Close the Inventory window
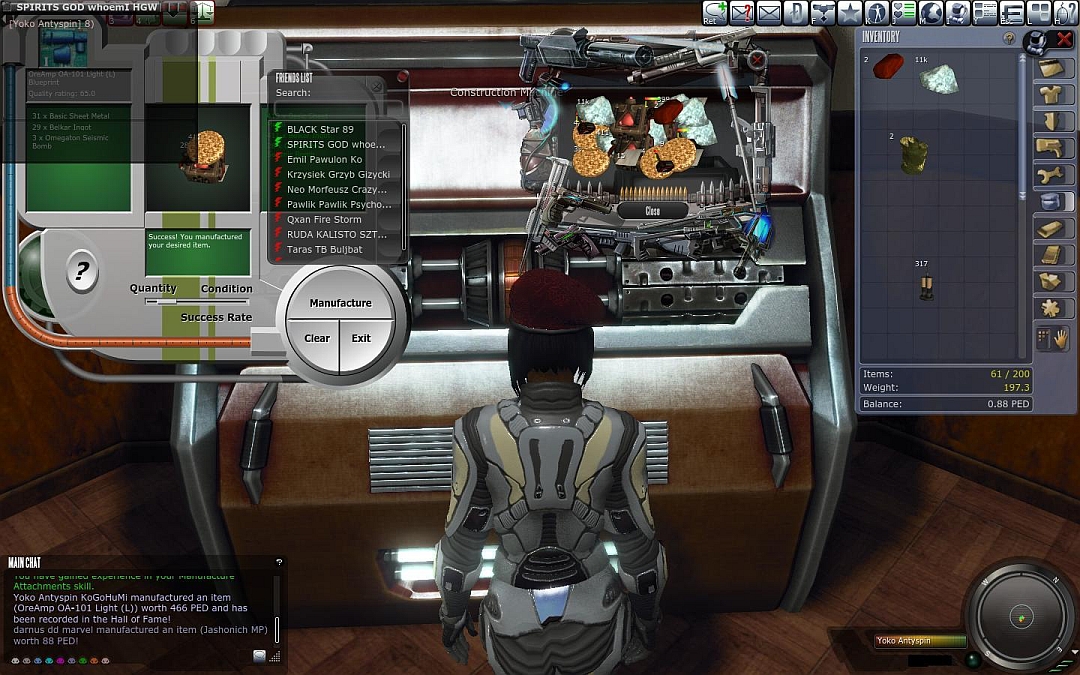Viewport: 1080px width, 675px height. (1064, 40)
